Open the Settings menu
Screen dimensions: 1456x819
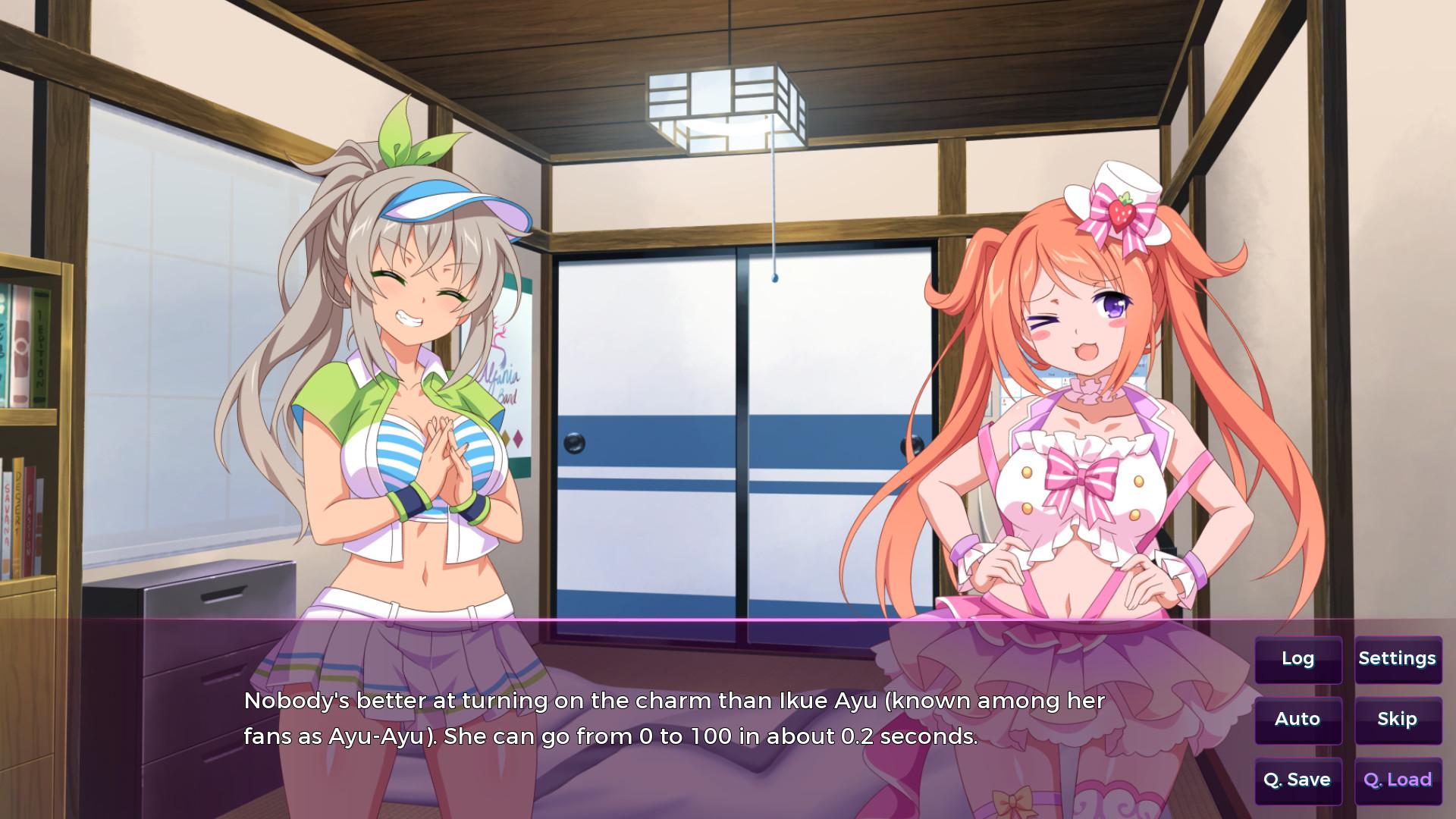(x=1398, y=659)
